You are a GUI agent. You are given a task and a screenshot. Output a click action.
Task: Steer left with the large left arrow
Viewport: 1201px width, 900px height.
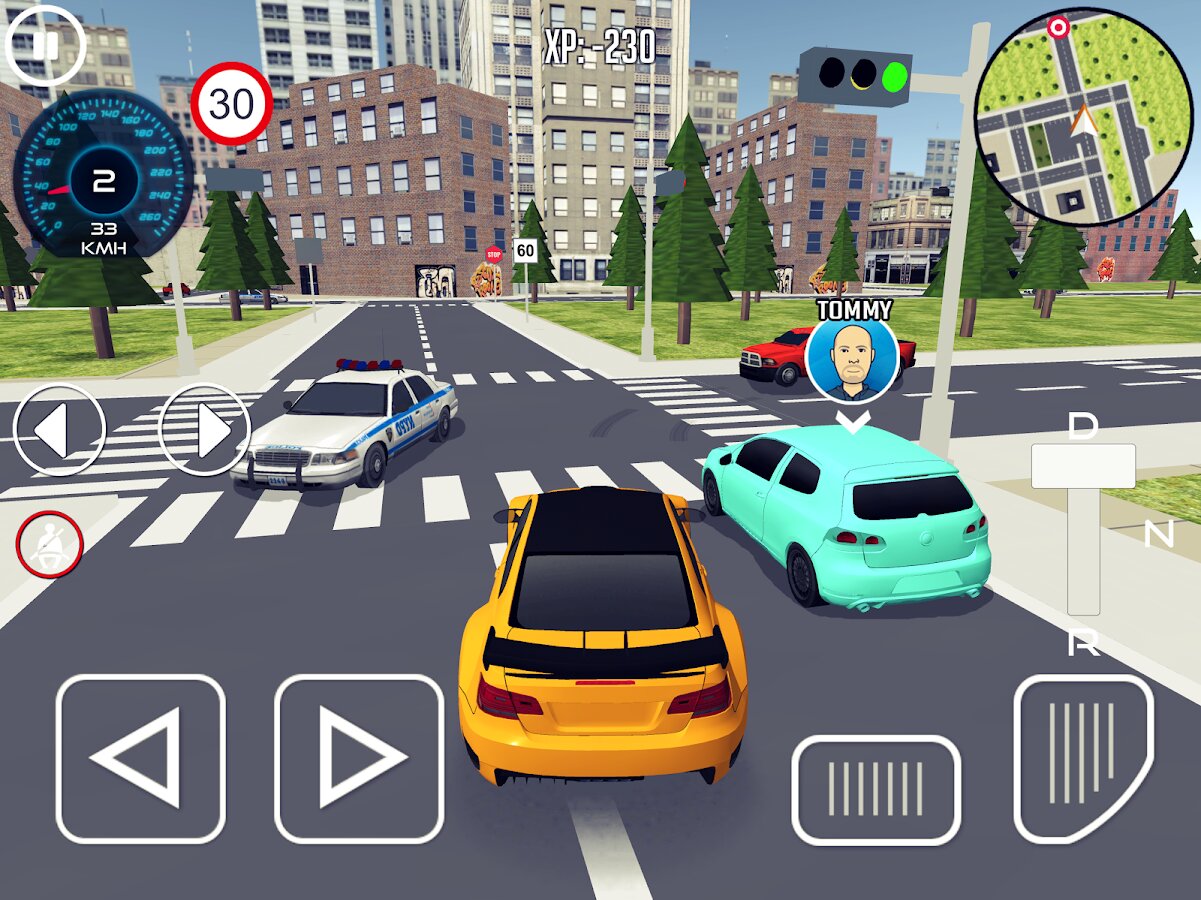[x=140, y=759]
